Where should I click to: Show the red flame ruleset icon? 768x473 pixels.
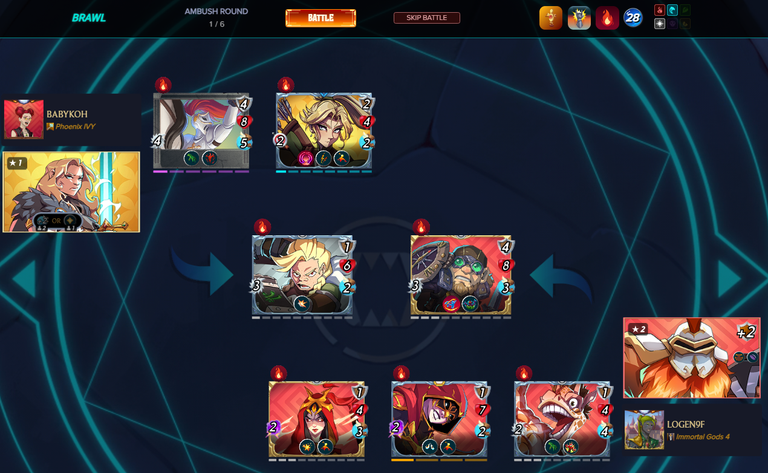point(606,18)
